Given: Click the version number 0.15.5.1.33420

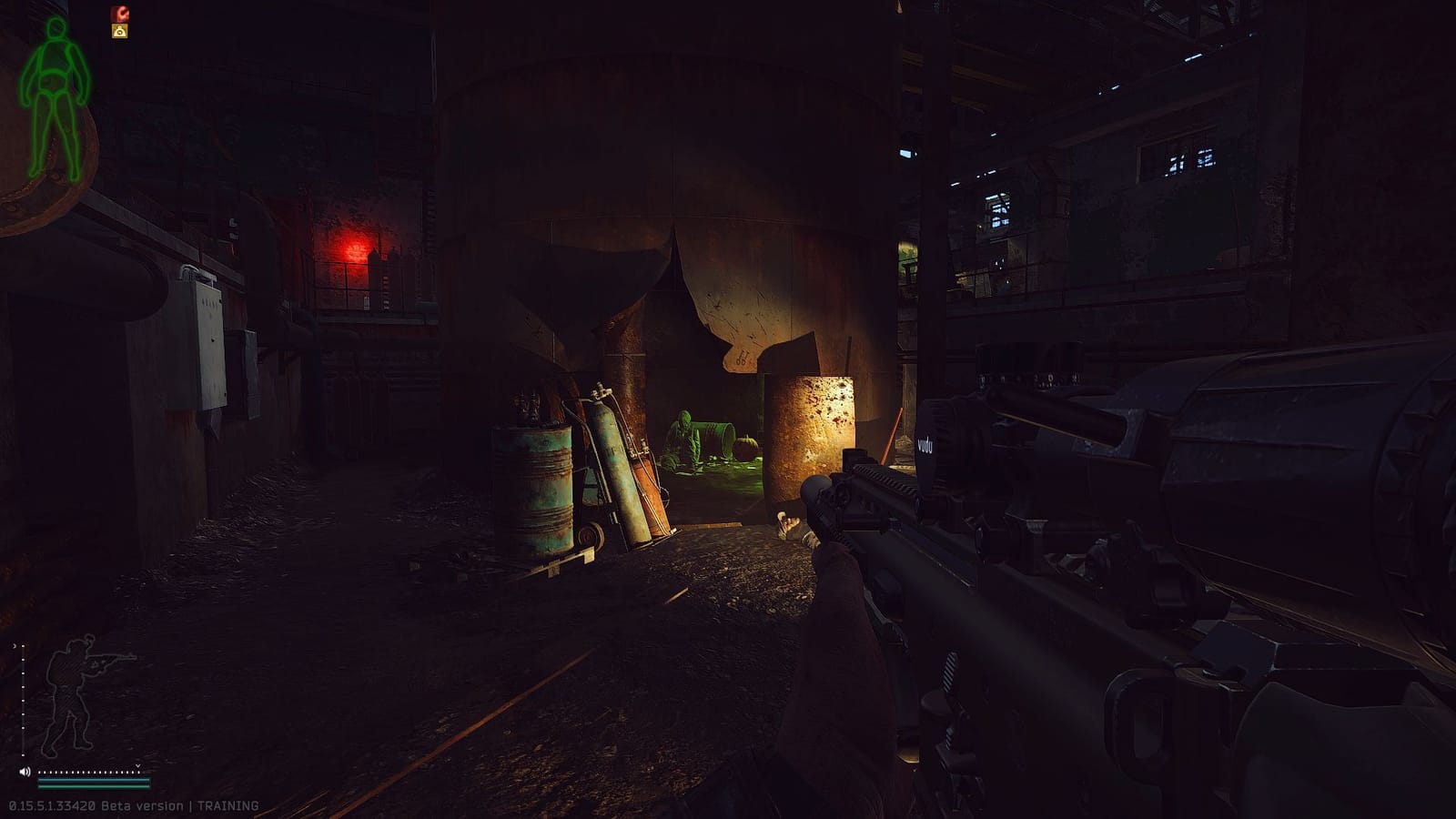Looking at the screenshot, I should coord(51,805).
